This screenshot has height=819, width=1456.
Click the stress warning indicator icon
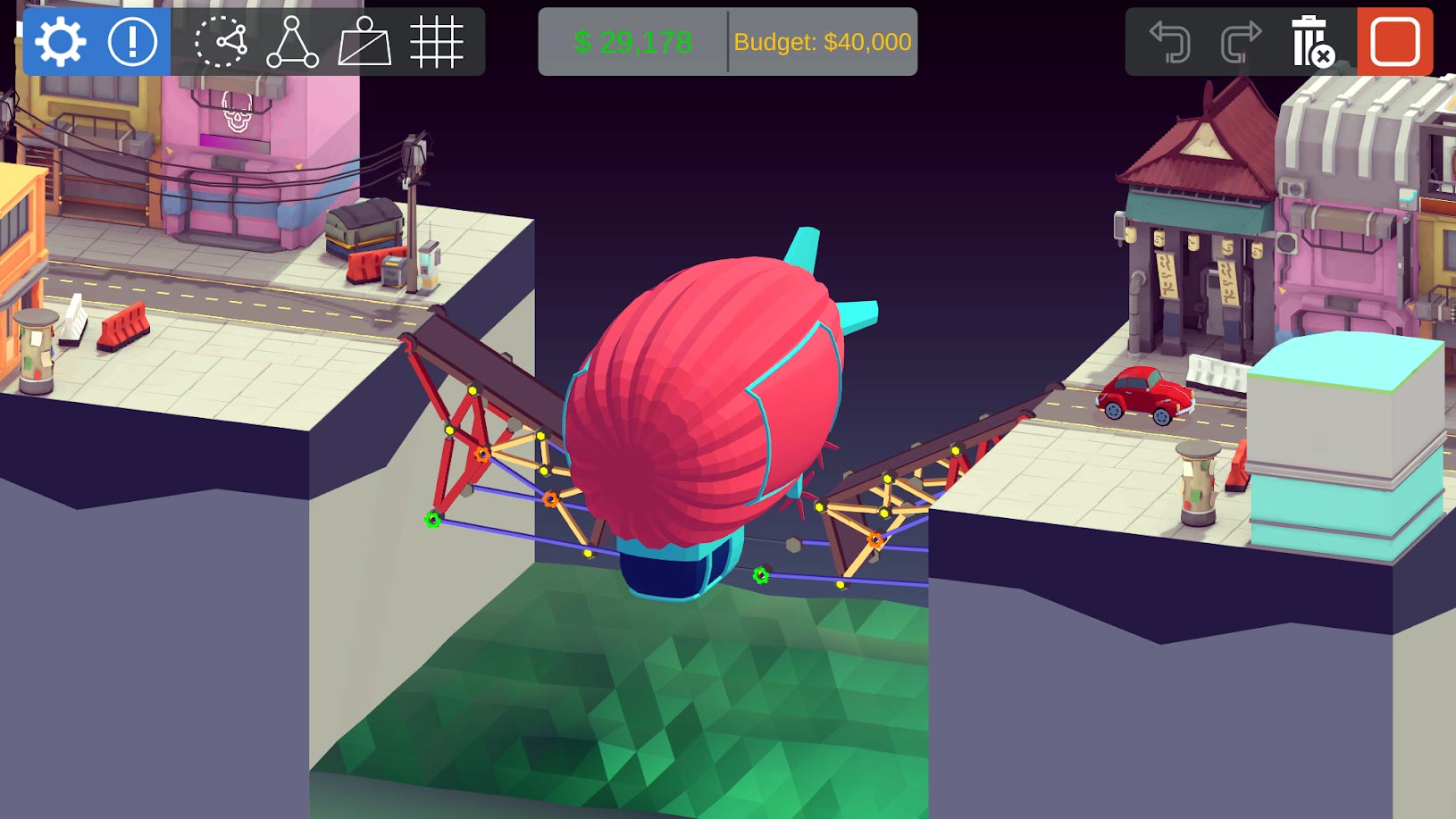[x=132, y=40]
